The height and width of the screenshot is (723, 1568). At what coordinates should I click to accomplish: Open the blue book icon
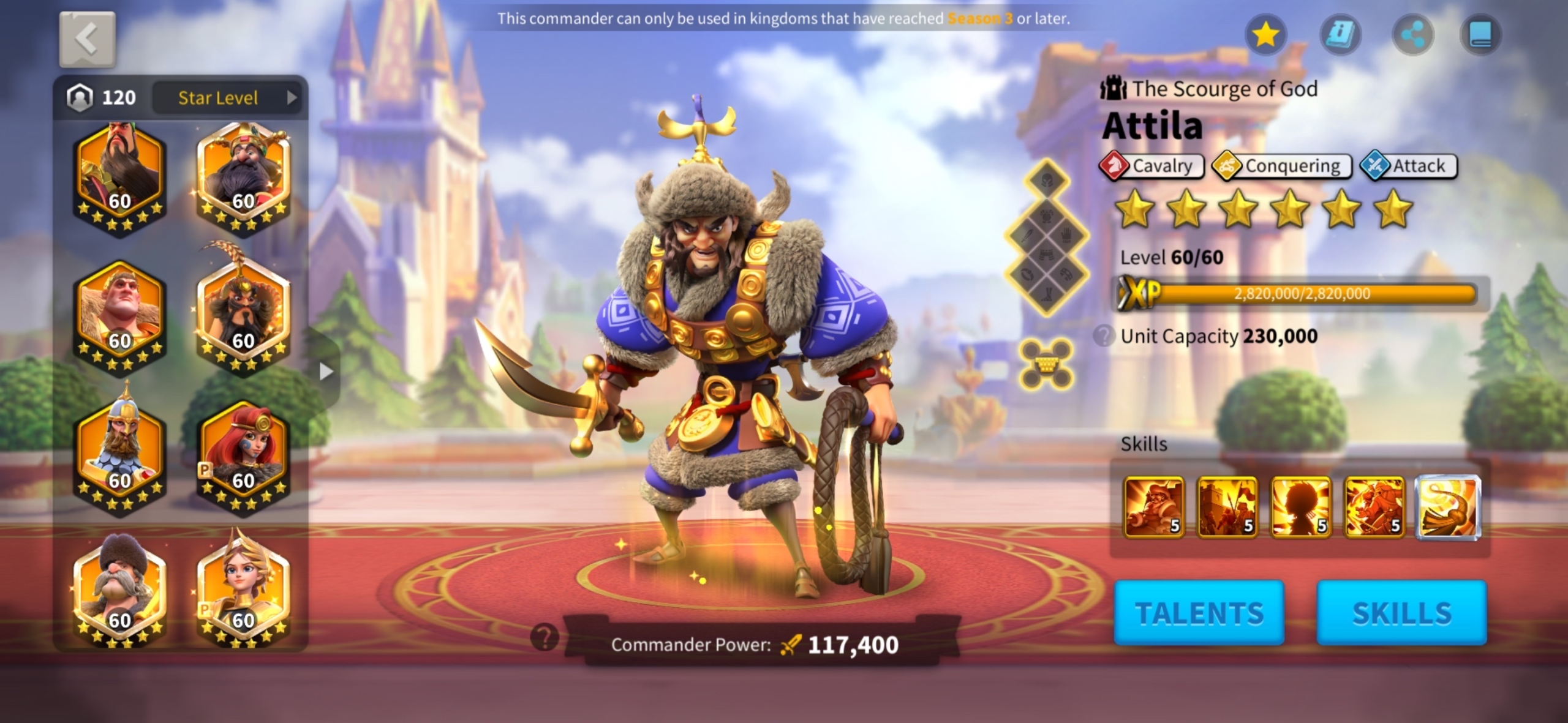tap(1481, 35)
